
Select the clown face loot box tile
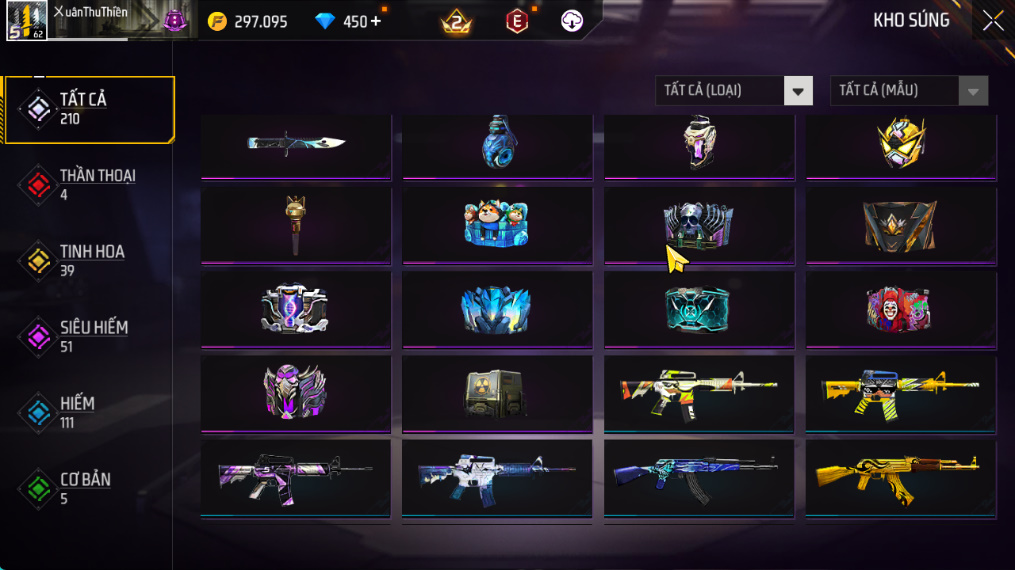pyautogui.click(x=900, y=310)
